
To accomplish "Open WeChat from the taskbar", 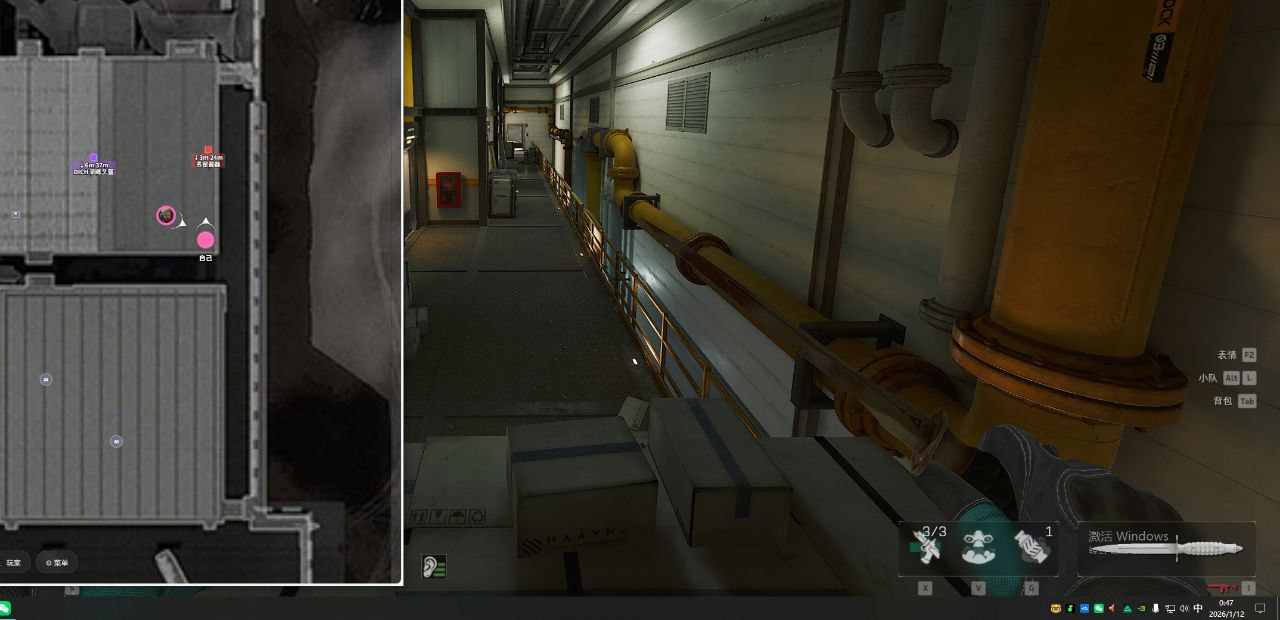I will [x=5, y=608].
